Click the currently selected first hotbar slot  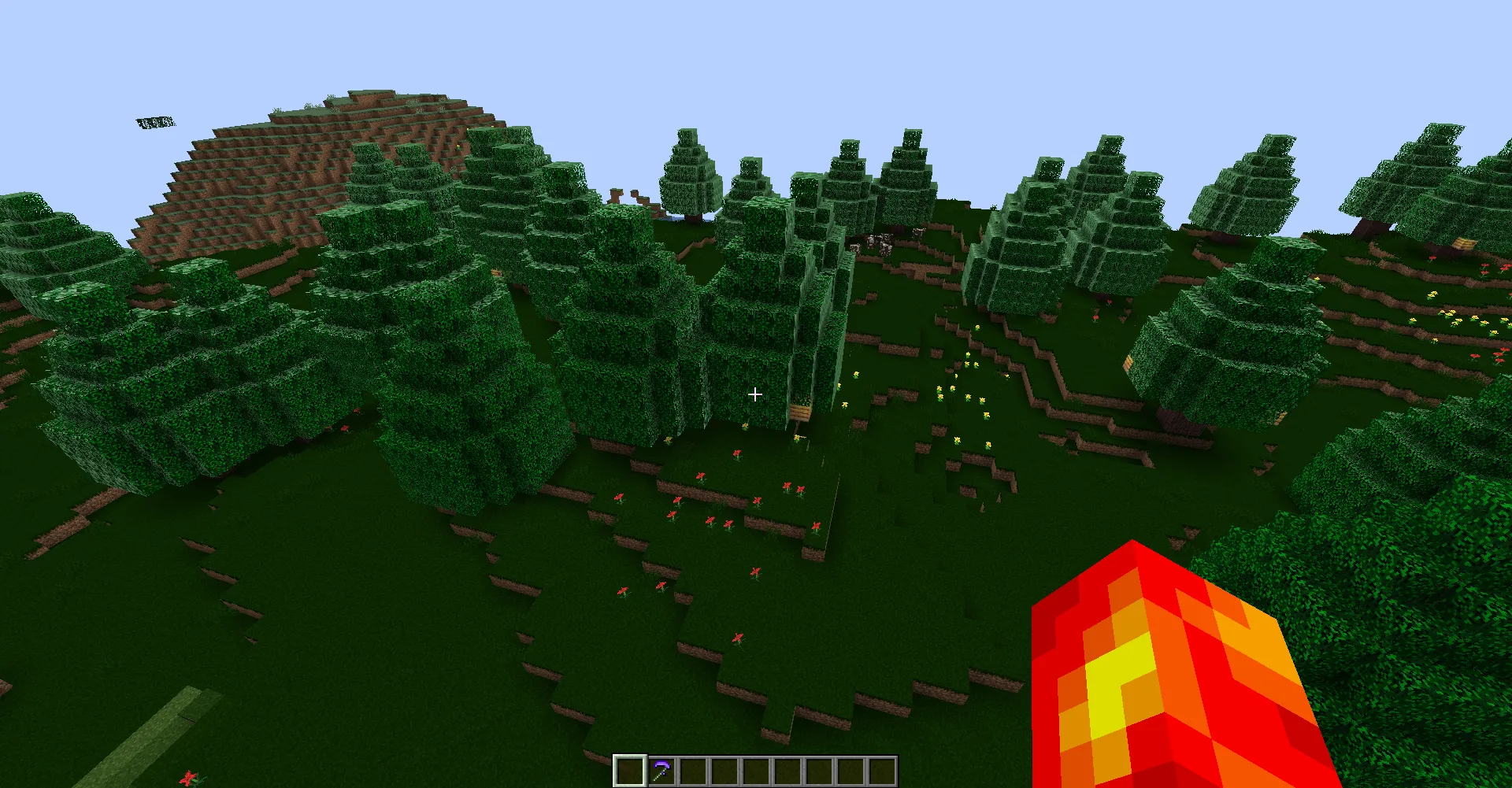(x=631, y=771)
